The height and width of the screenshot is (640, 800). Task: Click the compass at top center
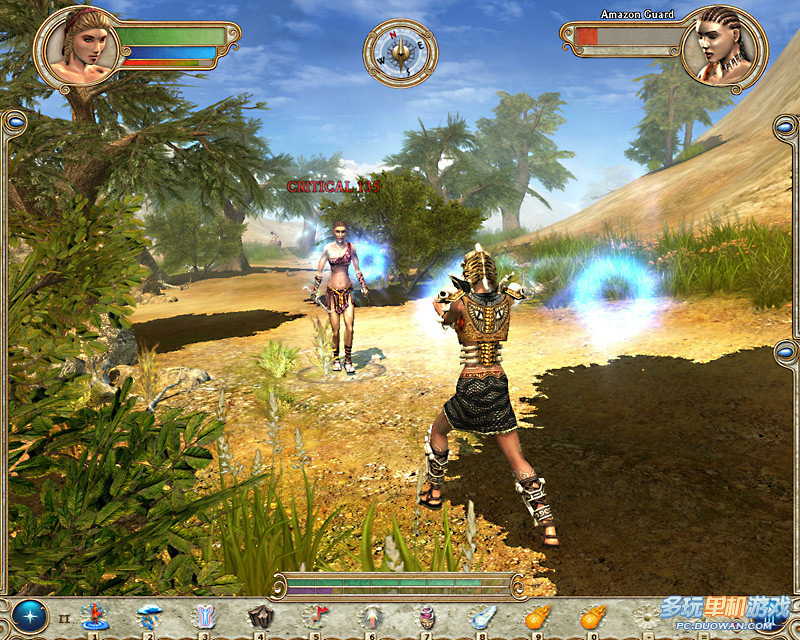pyautogui.click(x=400, y=50)
